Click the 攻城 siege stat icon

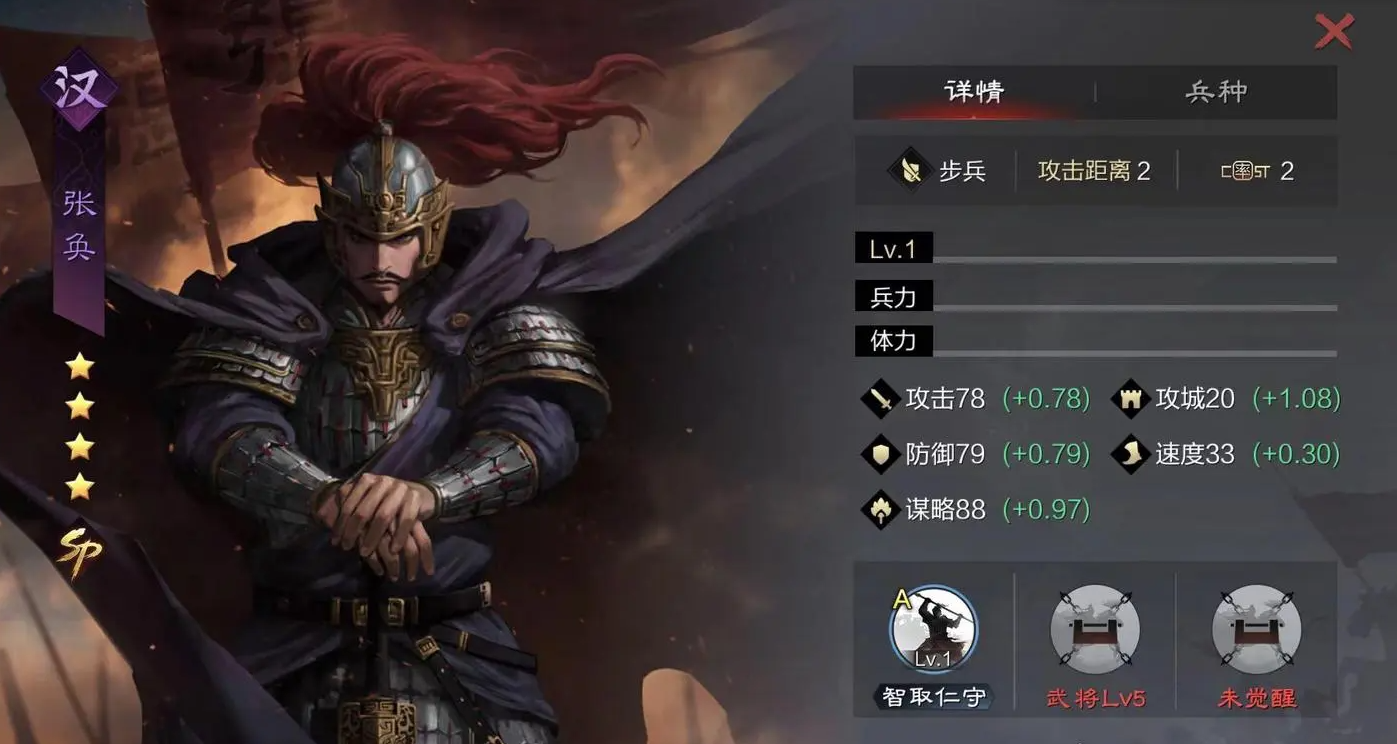click(1129, 398)
